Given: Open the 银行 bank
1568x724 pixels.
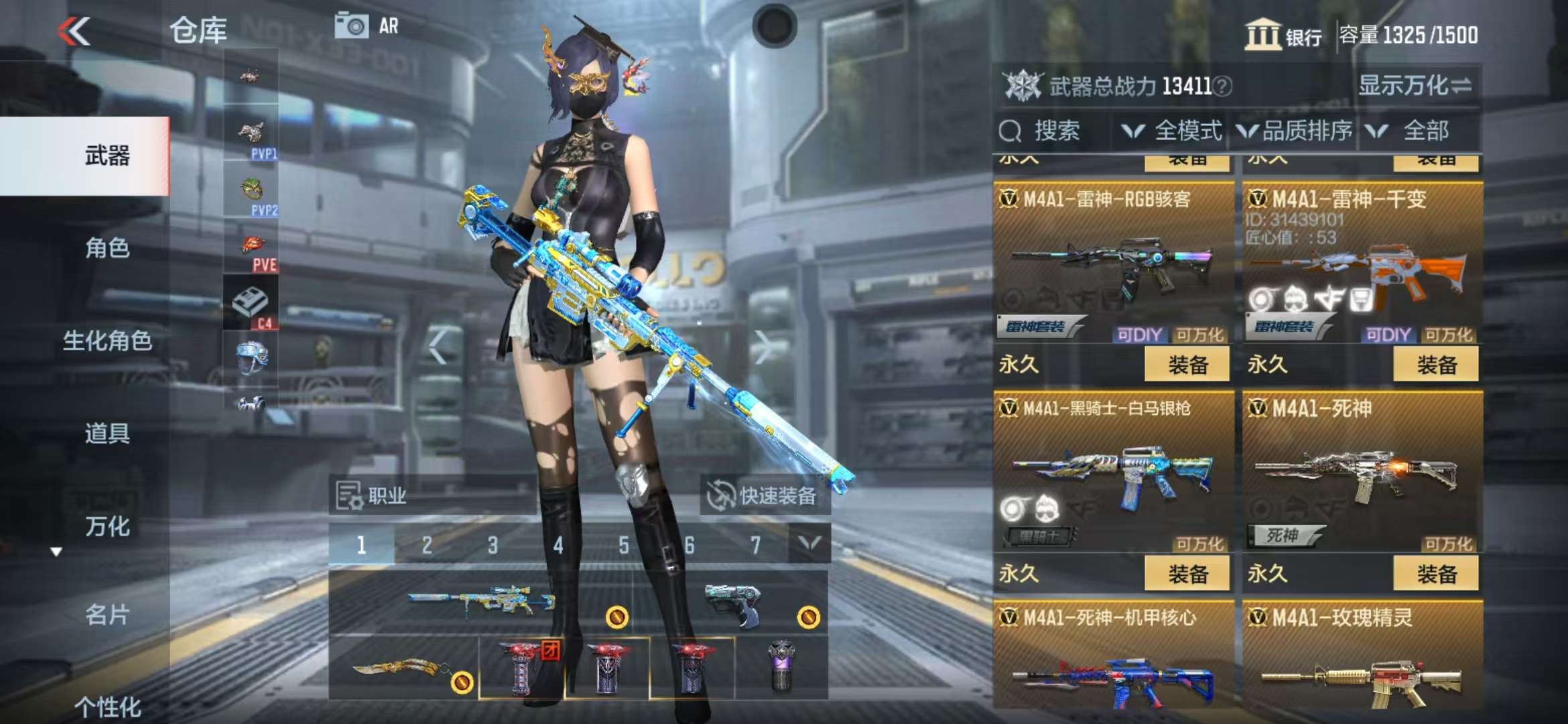Looking at the screenshot, I should click(1283, 35).
